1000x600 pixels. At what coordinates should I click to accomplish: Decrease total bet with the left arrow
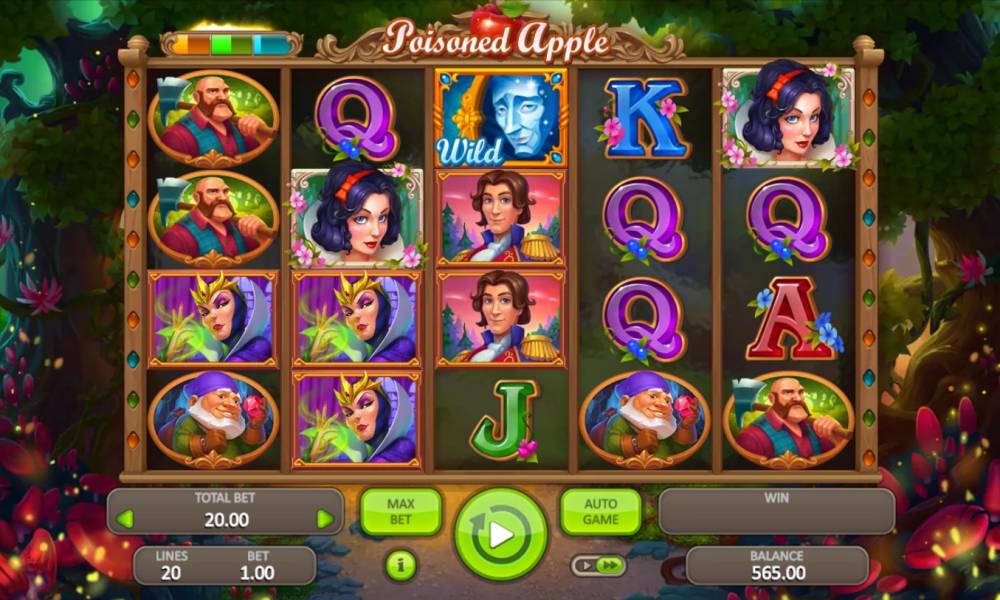[x=125, y=519]
